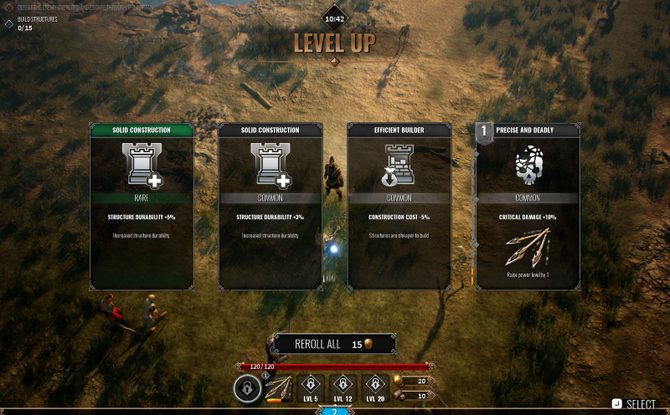Image resolution: width=670 pixels, height=415 pixels.
Task: Select the multi-arrow ability icon
Action: click(279, 386)
